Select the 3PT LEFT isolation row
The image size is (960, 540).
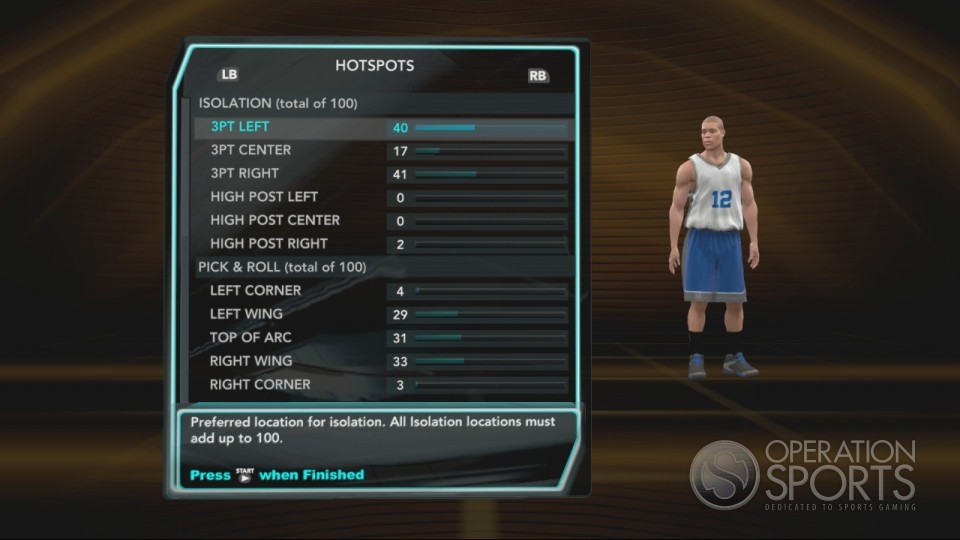coord(240,127)
